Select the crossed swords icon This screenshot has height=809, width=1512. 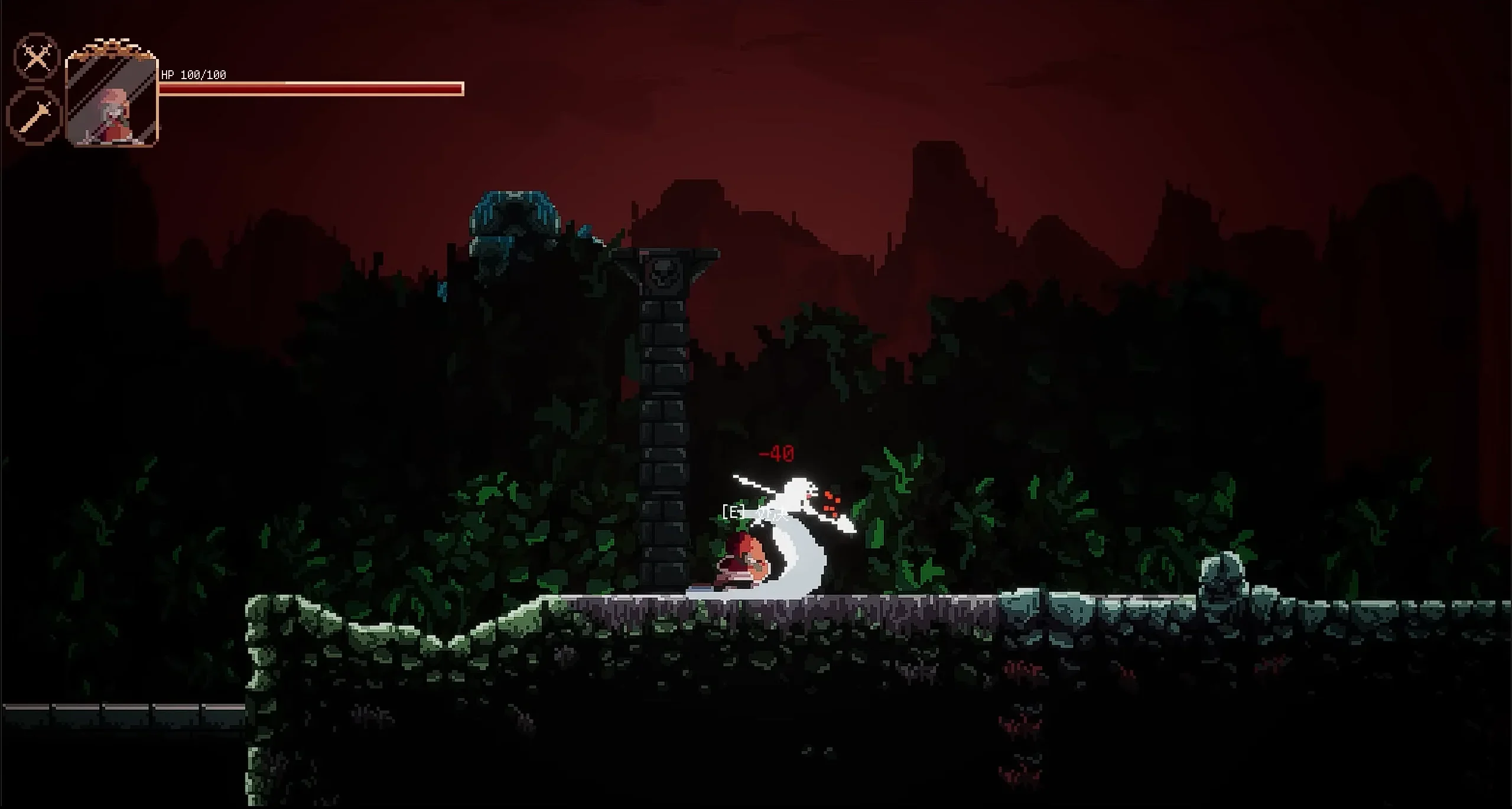(x=37, y=57)
